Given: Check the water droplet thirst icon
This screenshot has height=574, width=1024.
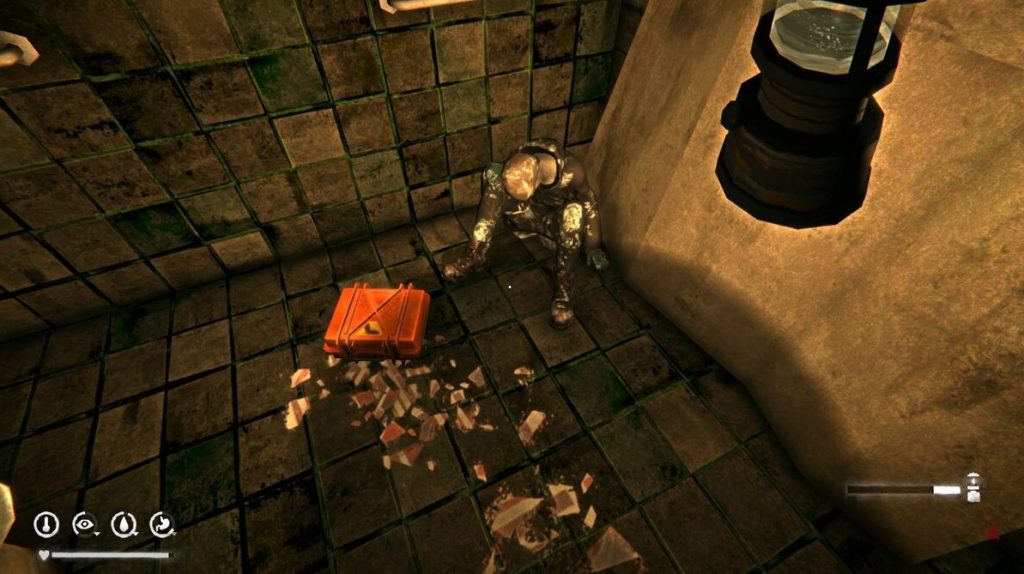Looking at the screenshot, I should 123,523.
